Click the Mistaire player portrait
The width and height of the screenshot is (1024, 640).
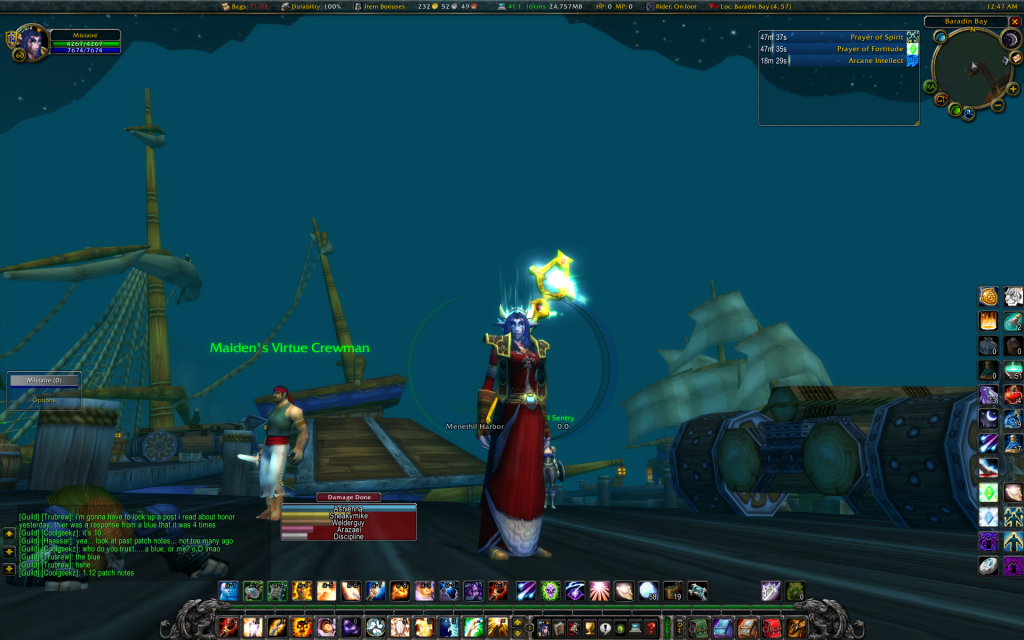(x=31, y=44)
